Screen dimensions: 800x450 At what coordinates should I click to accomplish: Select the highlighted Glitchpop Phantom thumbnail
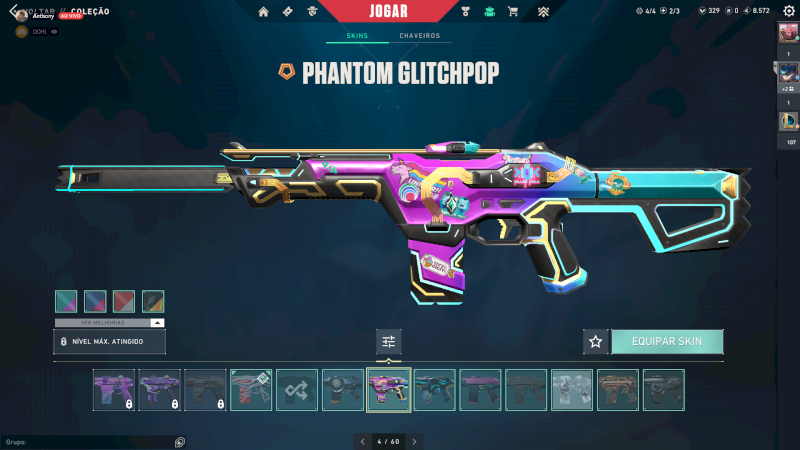[x=389, y=390]
